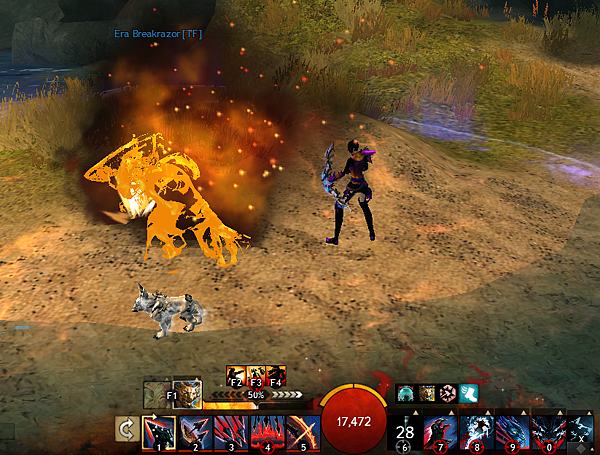Activate the utility skill in slot 7
The height and width of the screenshot is (455, 600).
(x=441, y=432)
